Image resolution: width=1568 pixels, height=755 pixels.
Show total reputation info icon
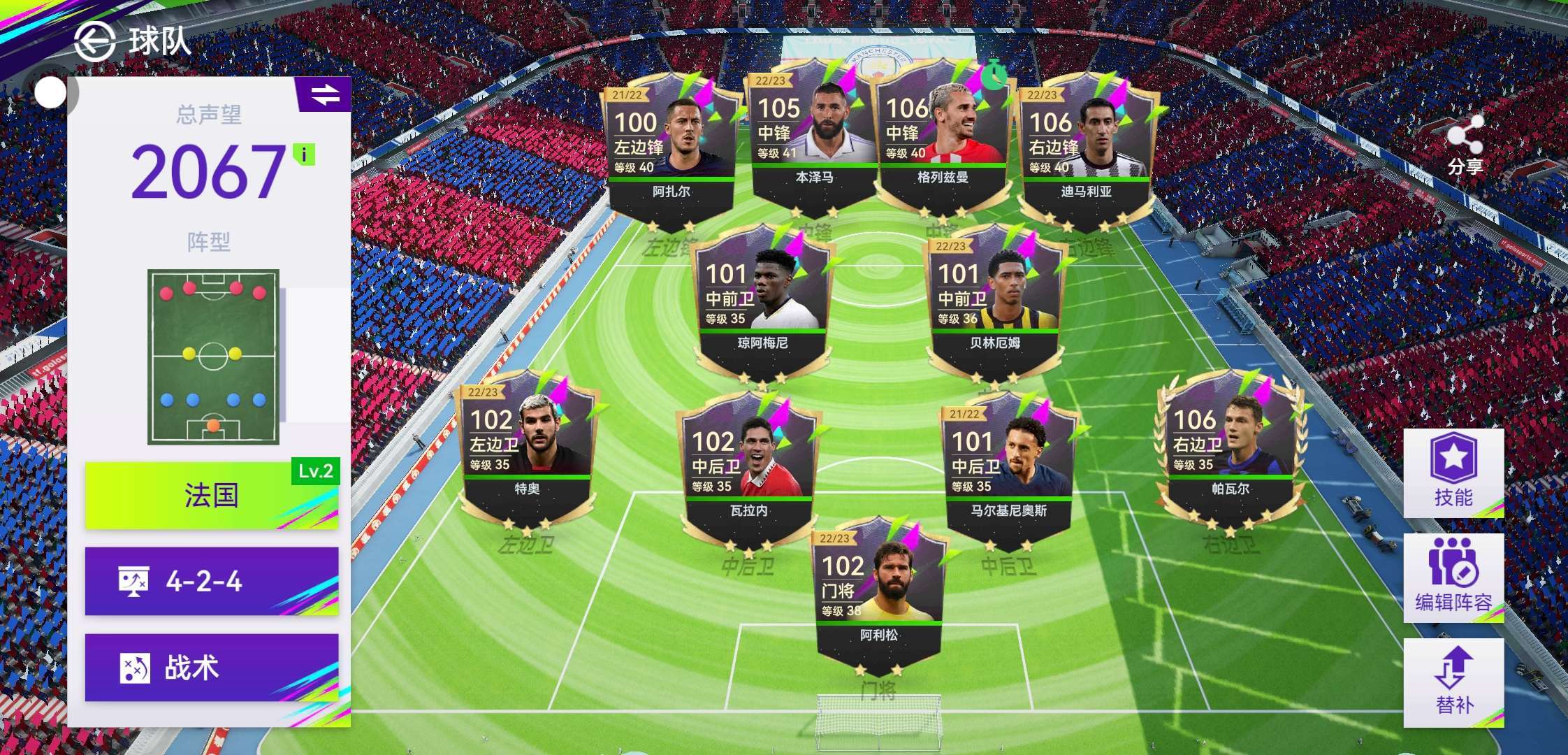304,154
